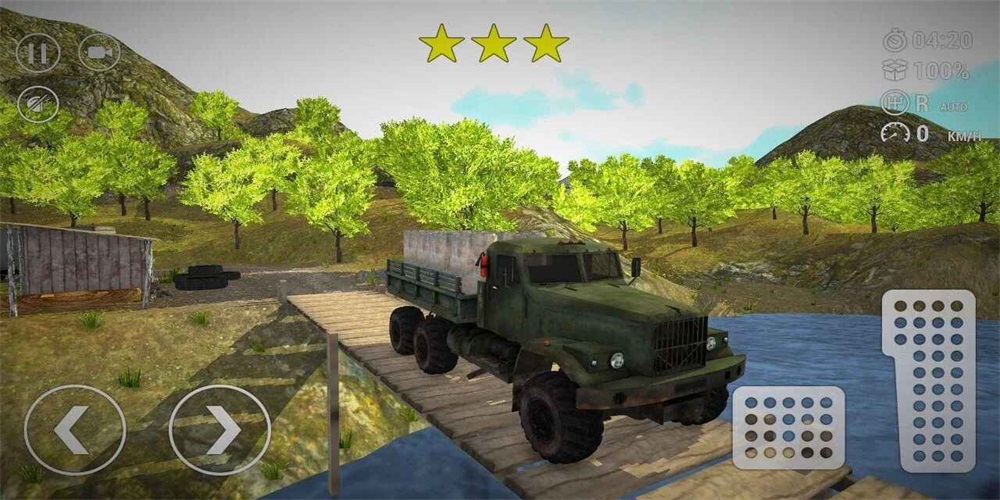Toggle the crossed-out round icon below pause
The image size is (1000, 500).
point(38,104)
